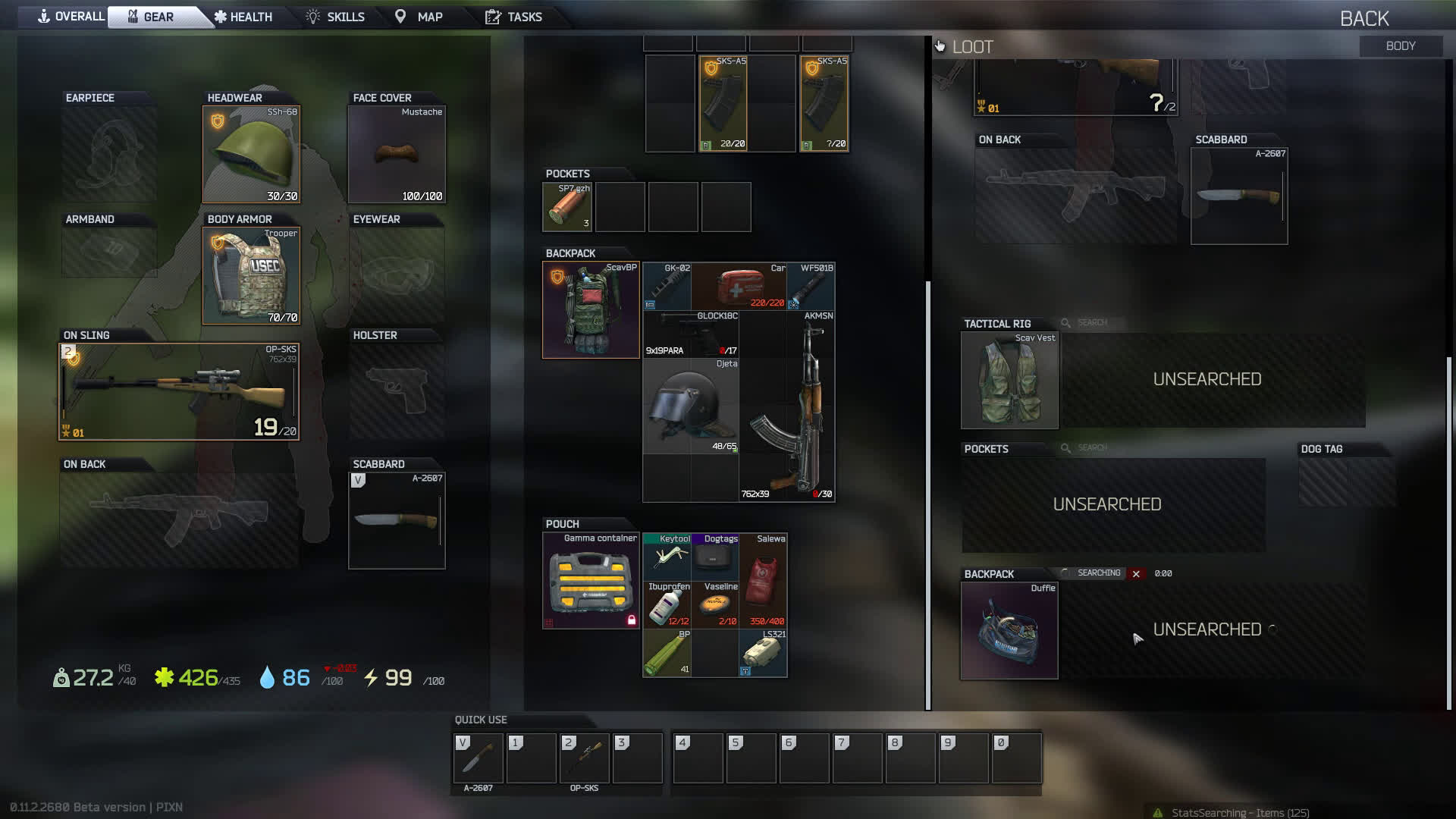This screenshot has width=1456, height=819.
Task: Select the OP-SKS rifle on sling
Action: click(179, 392)
